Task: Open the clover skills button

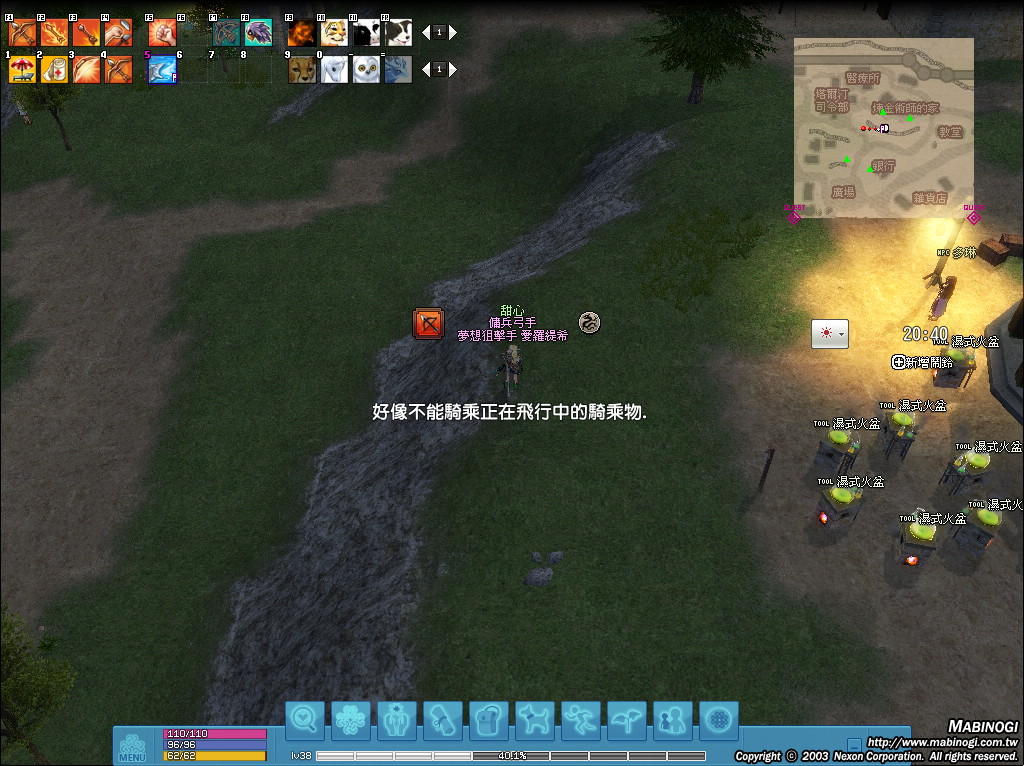Action: point(351,720)
